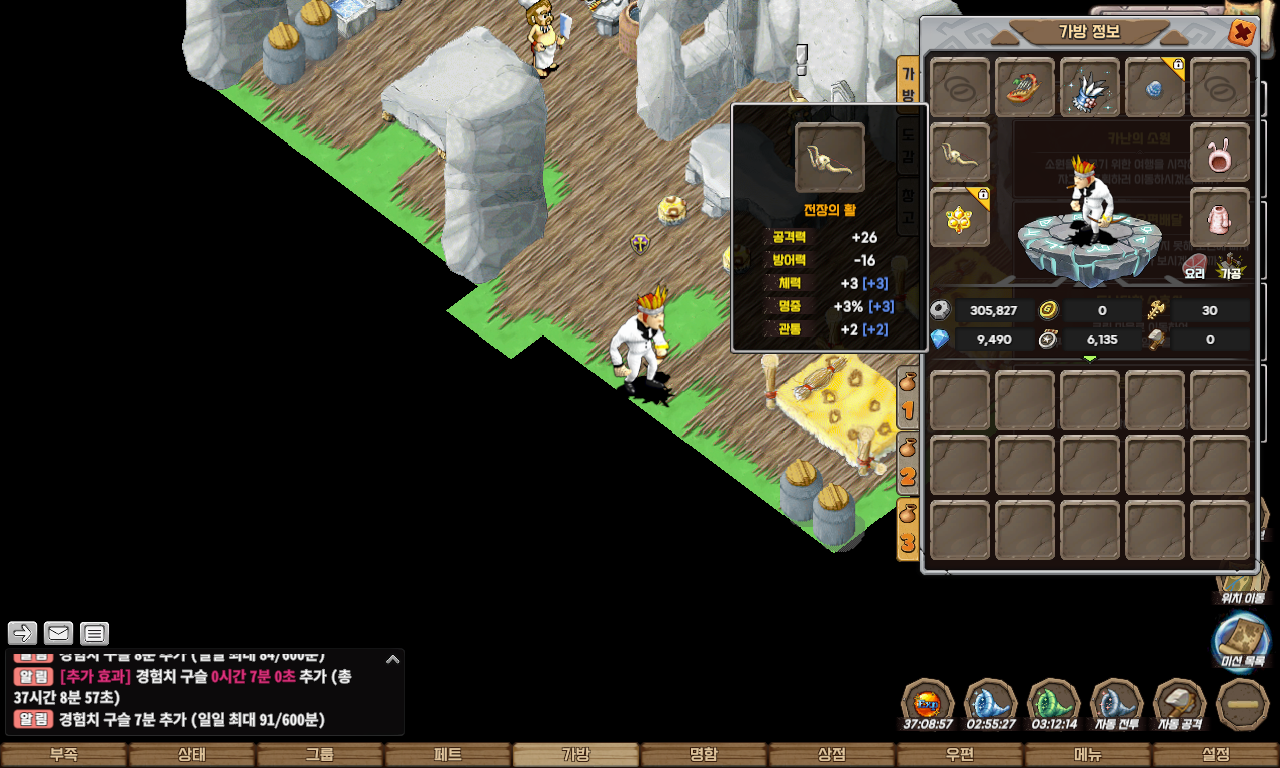Close the 가방 정보 bag window
Screen dimensions: 1280x768
(1242, 33)
